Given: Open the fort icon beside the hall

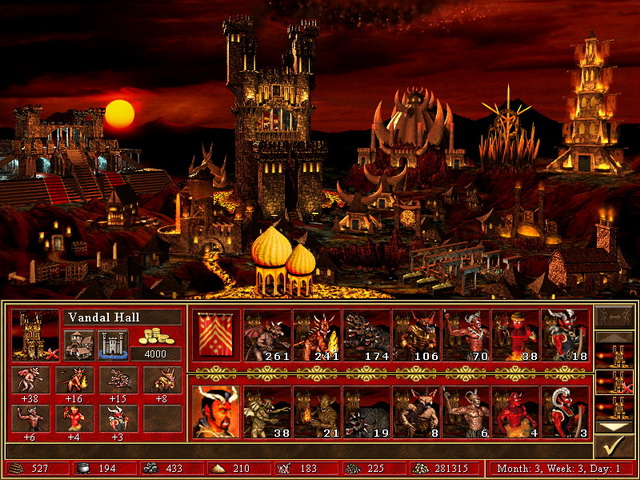Looking at the screenshot, I should tap(112, 345).
